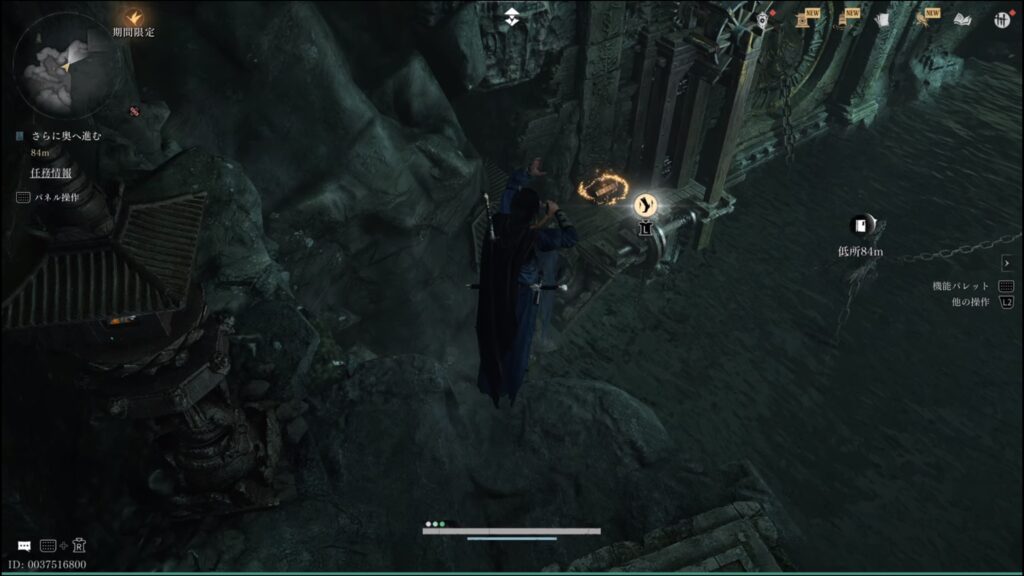Viewport: 1024px width, 576px height.
Task: Open the 期間限定 limited-time event icon
Action: [x=133, y=17]
